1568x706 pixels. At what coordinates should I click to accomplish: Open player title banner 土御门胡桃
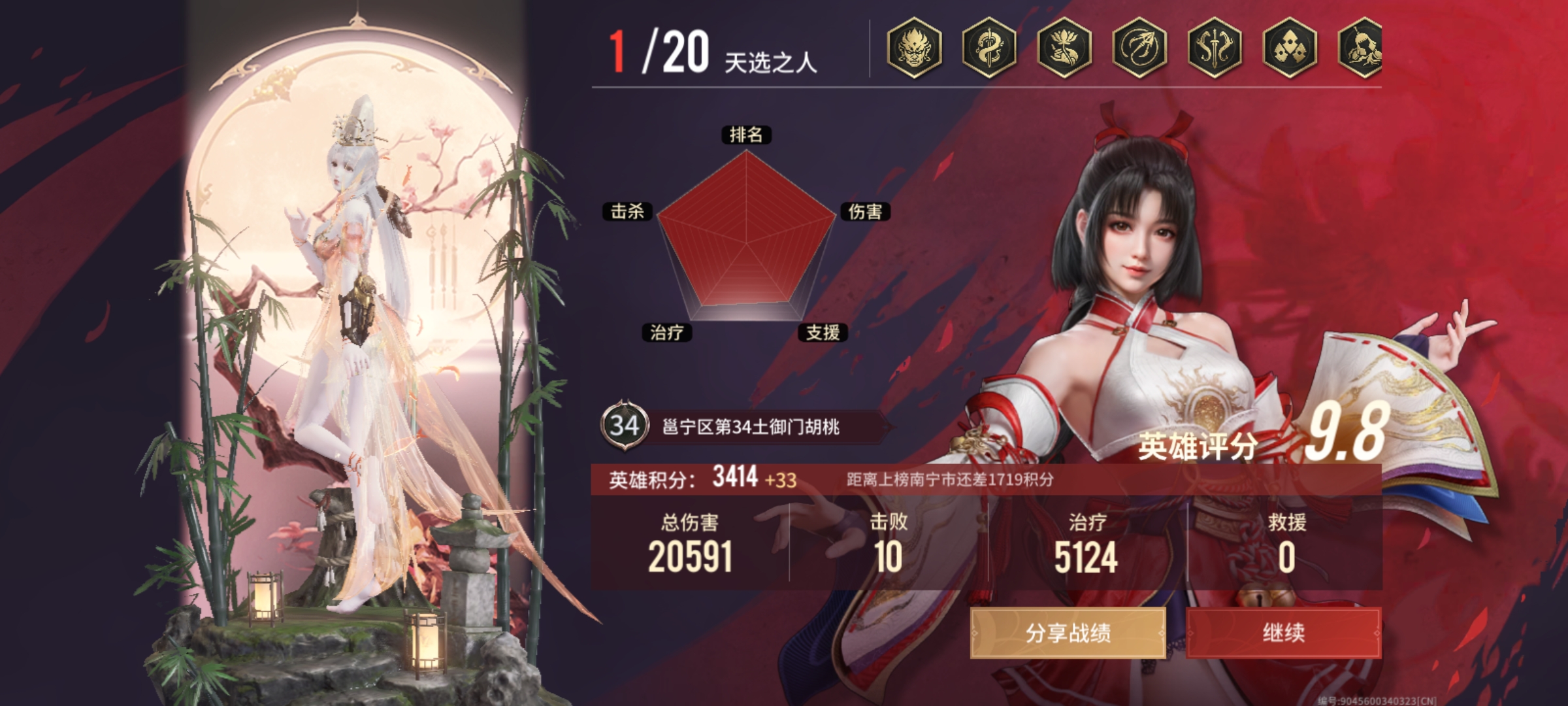(751, 428)
